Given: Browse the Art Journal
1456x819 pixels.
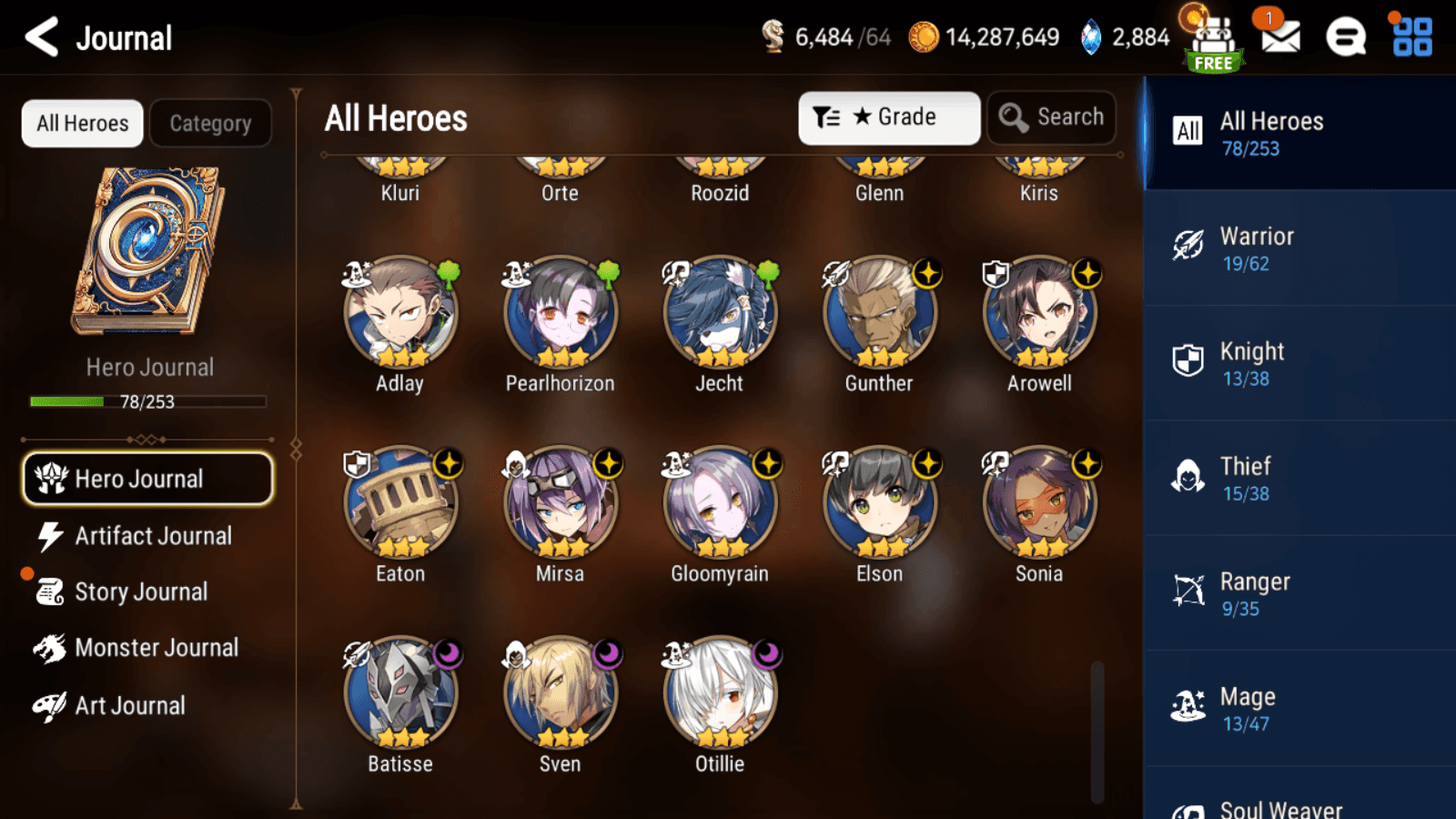Looking at the screenshot, I should (131, 705).
